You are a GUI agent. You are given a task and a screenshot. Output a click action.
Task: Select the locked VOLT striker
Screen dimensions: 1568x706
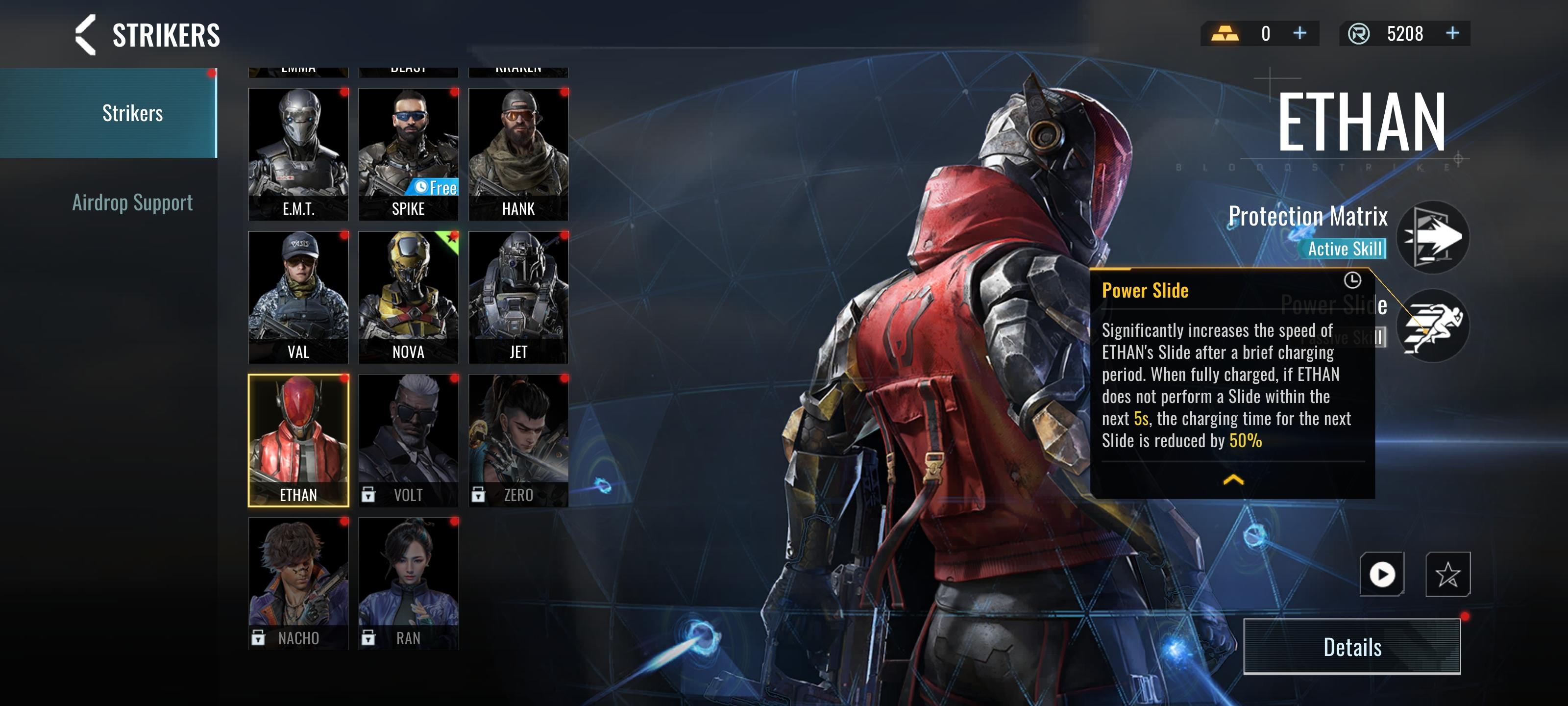point(409,440)
